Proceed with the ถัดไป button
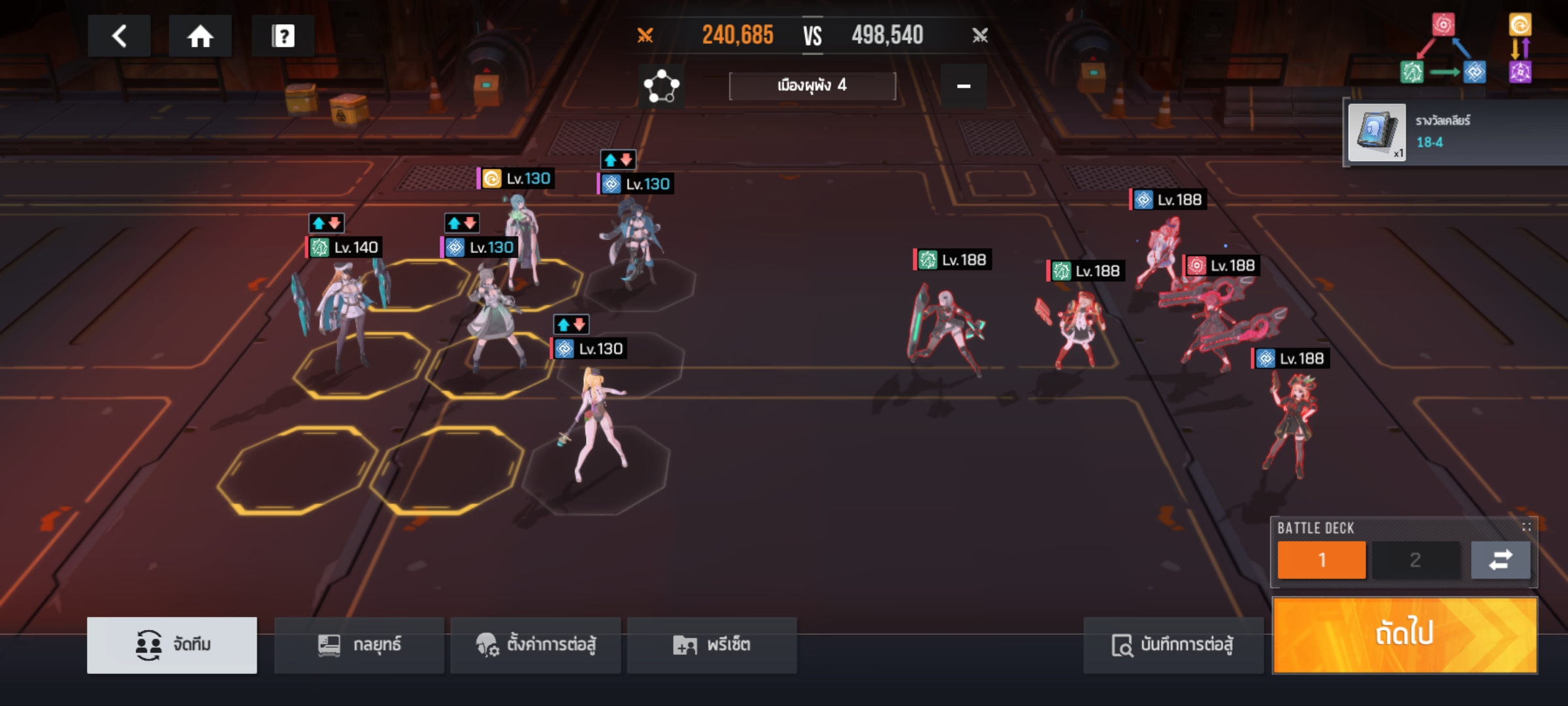 1405,635
